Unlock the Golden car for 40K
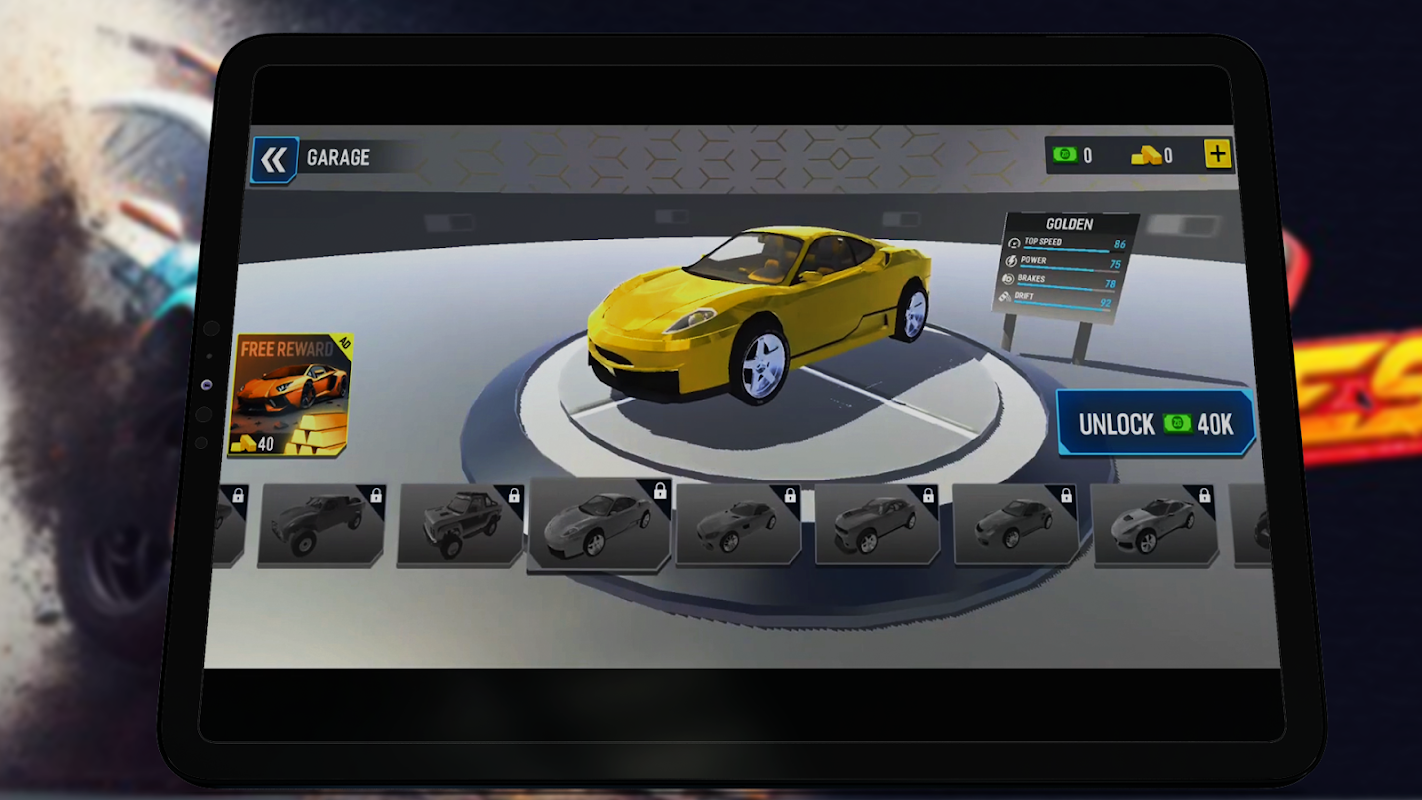 pos(1155,424)
